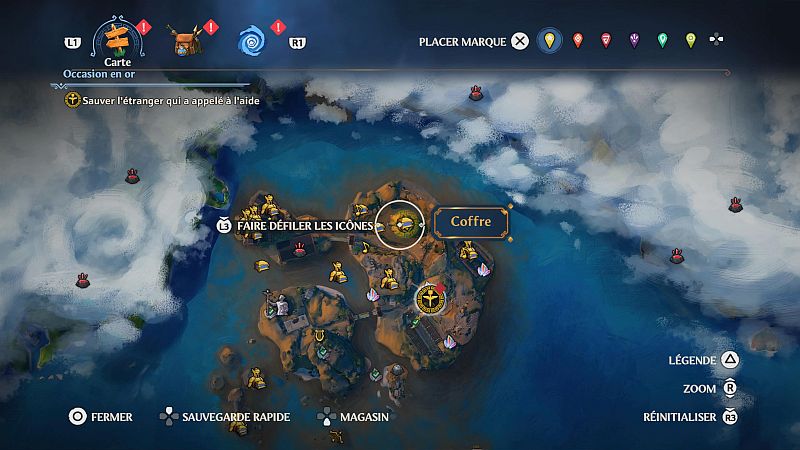The image size is (800, 450).
Task: Select the yellow map marker pin
Action: tap(547, 41)
